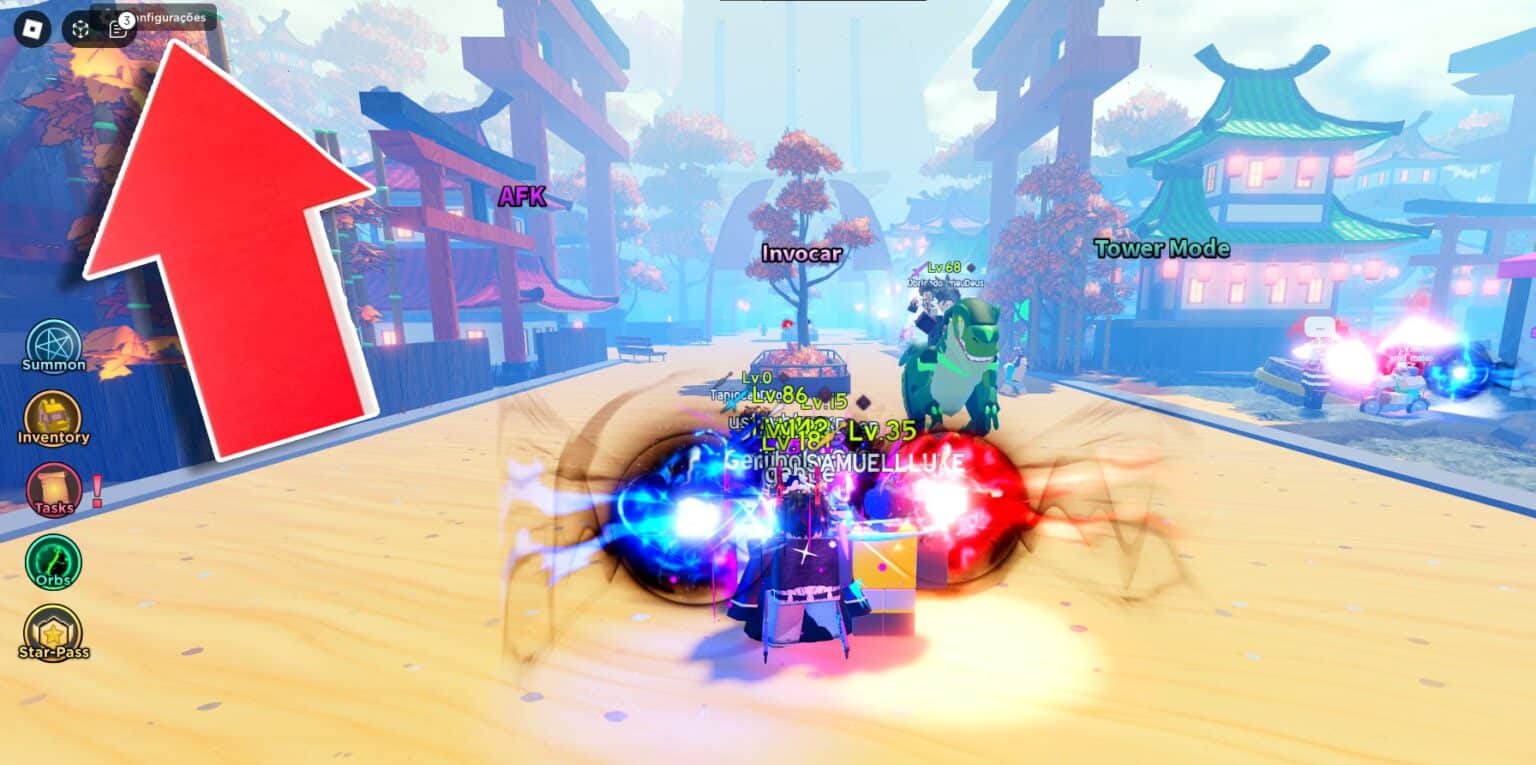Open the Inventory backpack icon
This screenshot has width=1536, height=765.
click(x=54, y=420)
